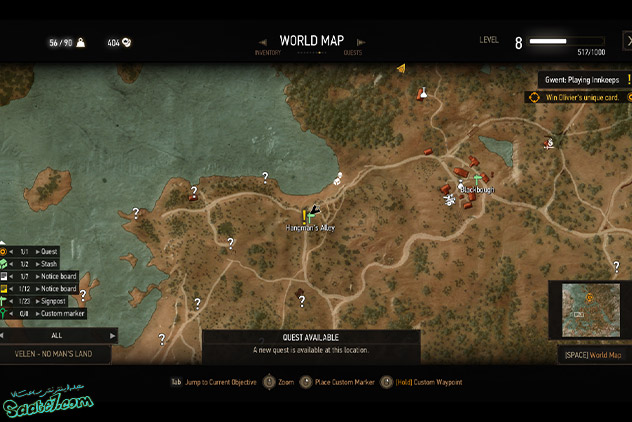
Task: Select the Gwent: Playing Innkeeps tracked quest
Action: click(582, 79)
